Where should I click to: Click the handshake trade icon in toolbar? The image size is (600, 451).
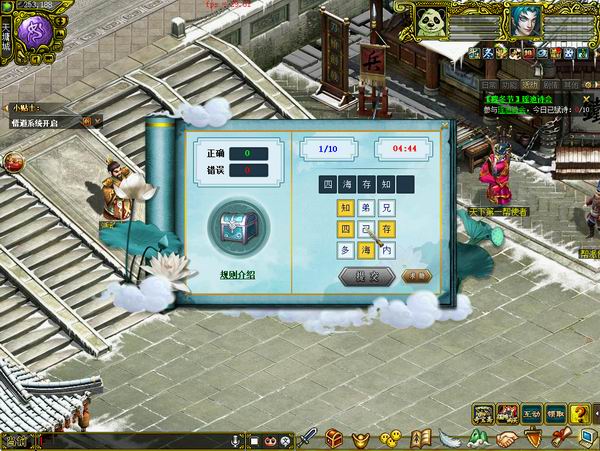point(507,439)
